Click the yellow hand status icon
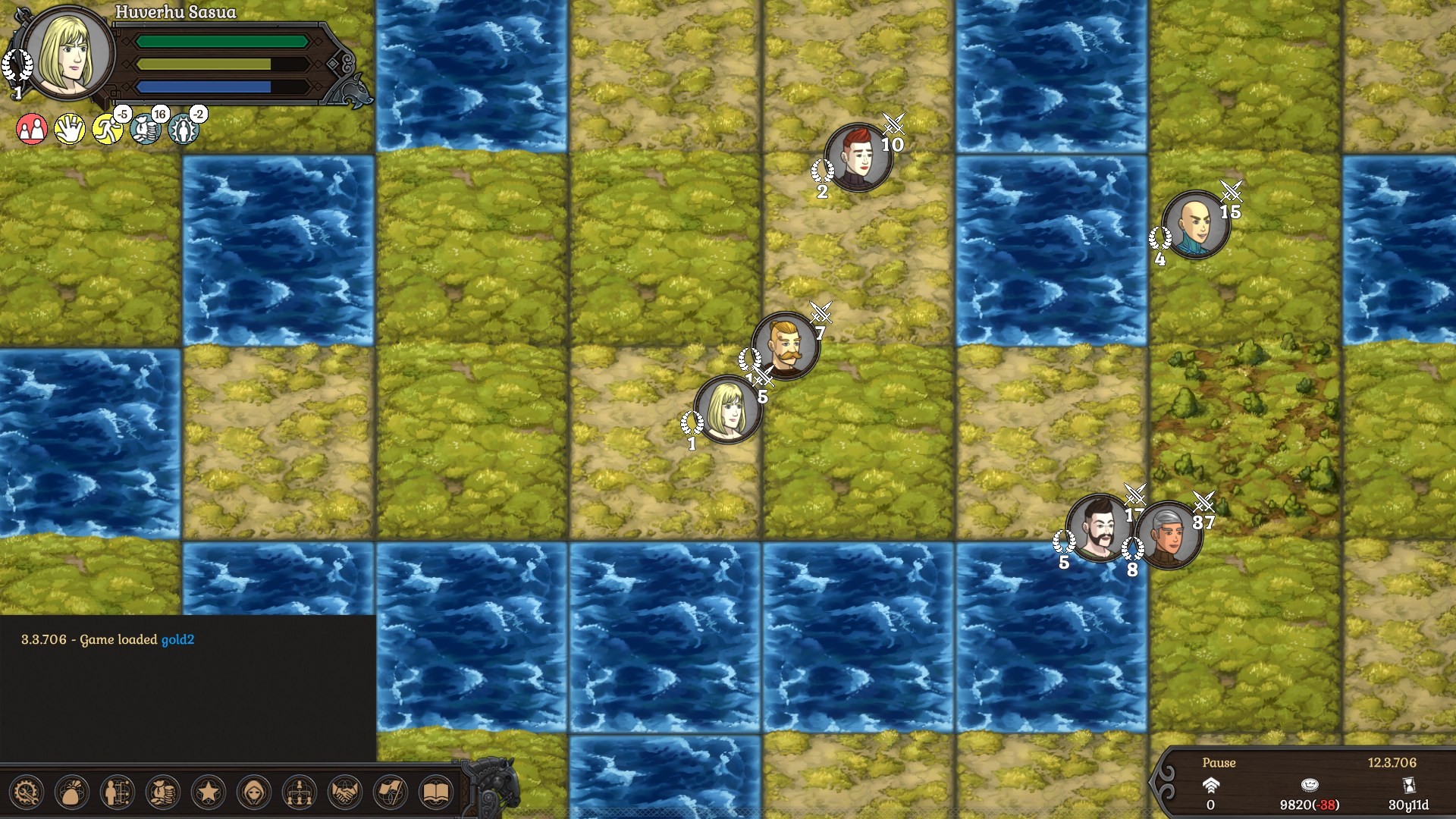Image resolution: width=1456 pixels, height=819 pixels. pyautogui.click(x=69, y=127)
